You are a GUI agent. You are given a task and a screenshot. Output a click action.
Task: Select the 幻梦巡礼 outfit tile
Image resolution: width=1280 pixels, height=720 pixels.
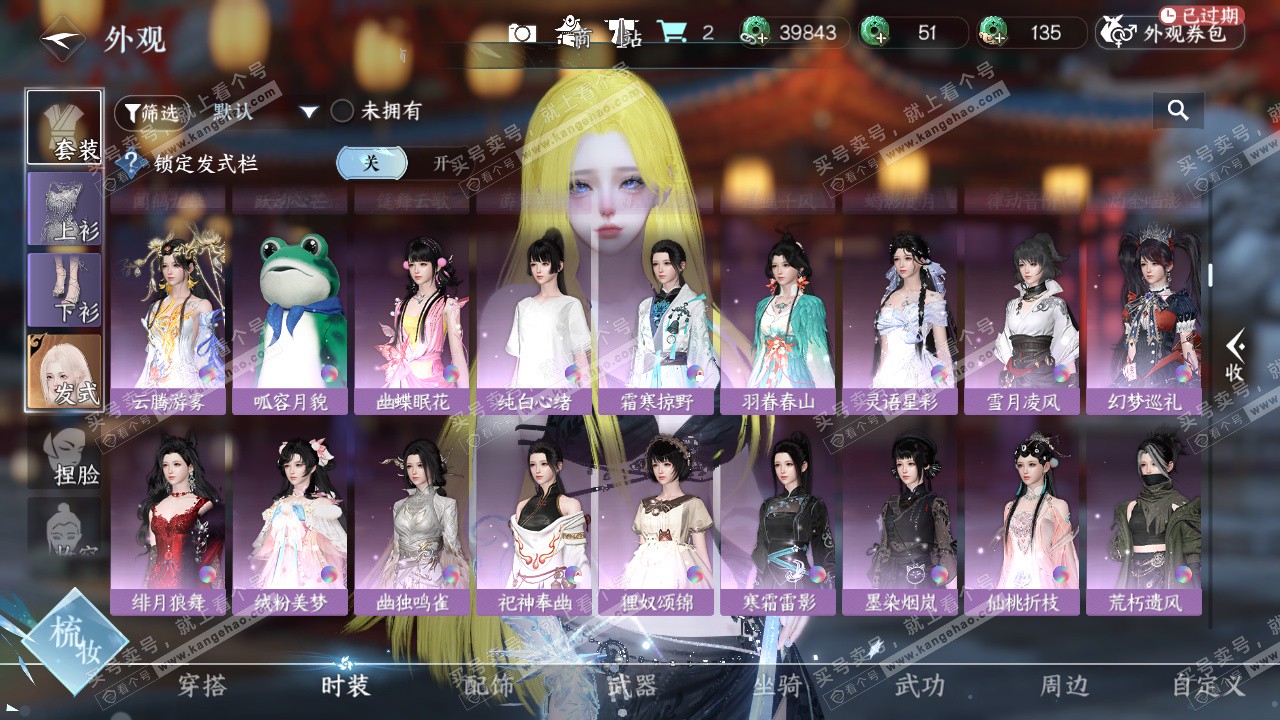pos(1144,320)
